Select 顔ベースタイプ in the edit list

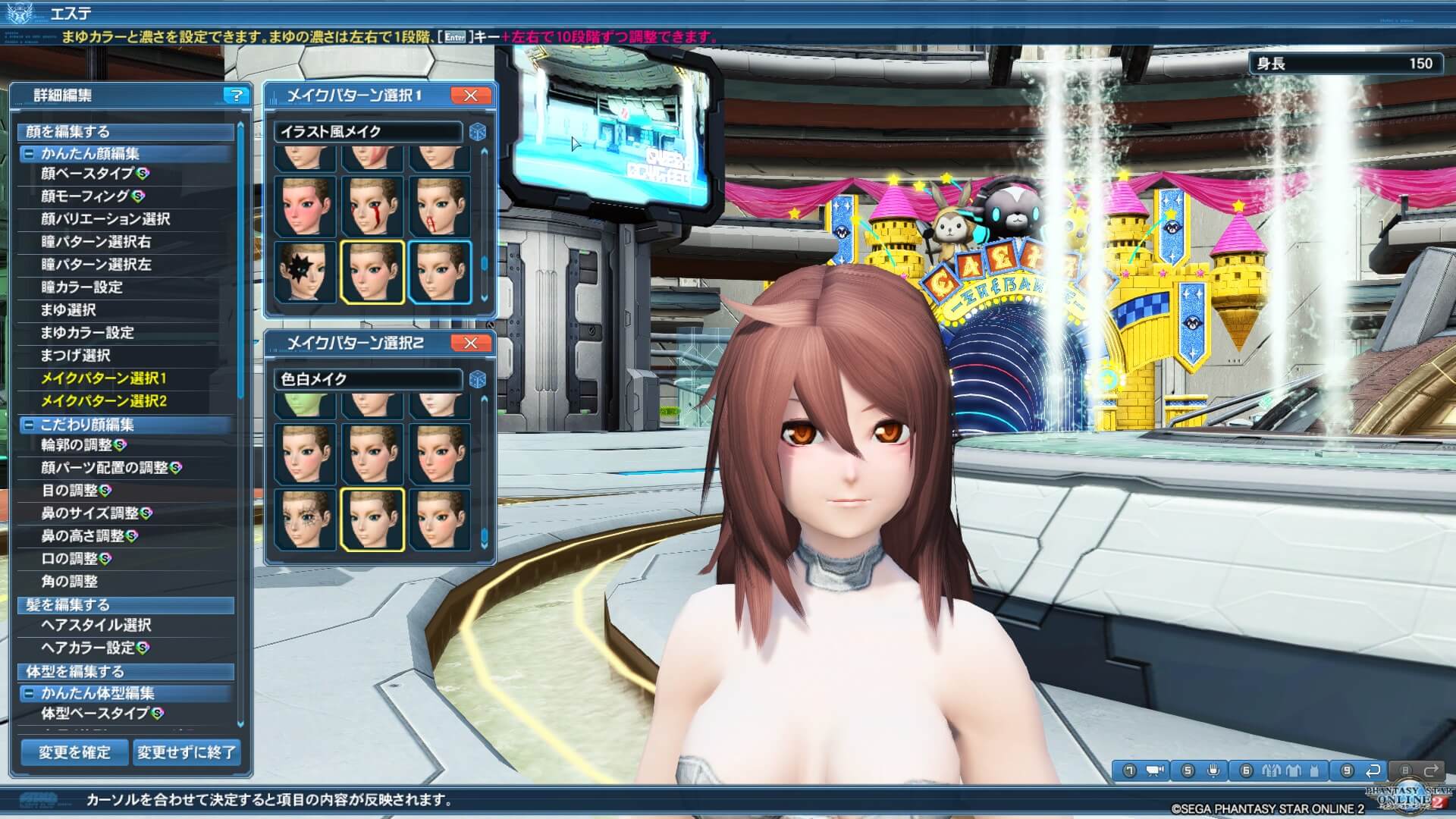[x=87, y=174]
